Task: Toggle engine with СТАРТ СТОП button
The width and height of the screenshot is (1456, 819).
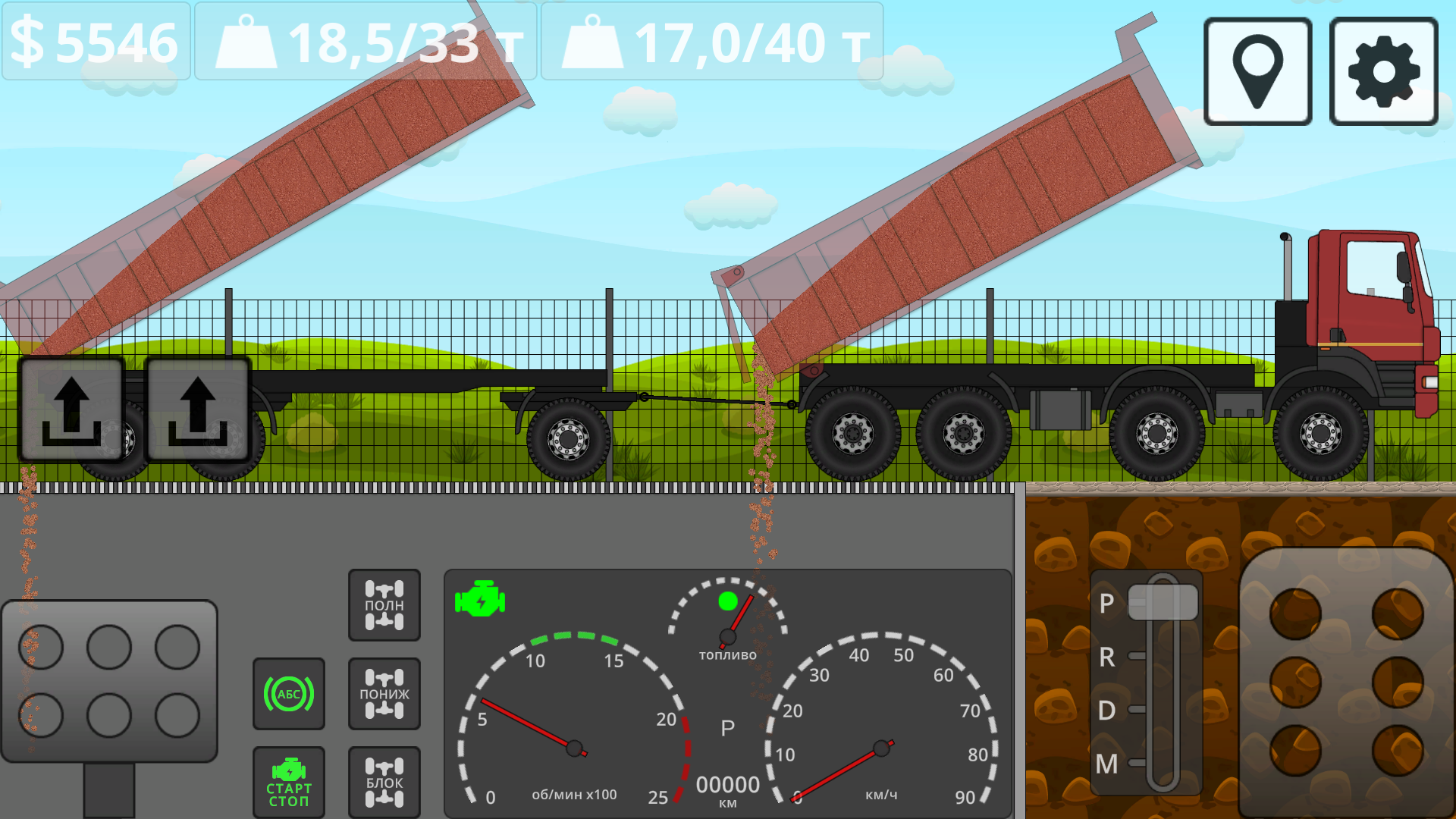Action: click(289, 782)
